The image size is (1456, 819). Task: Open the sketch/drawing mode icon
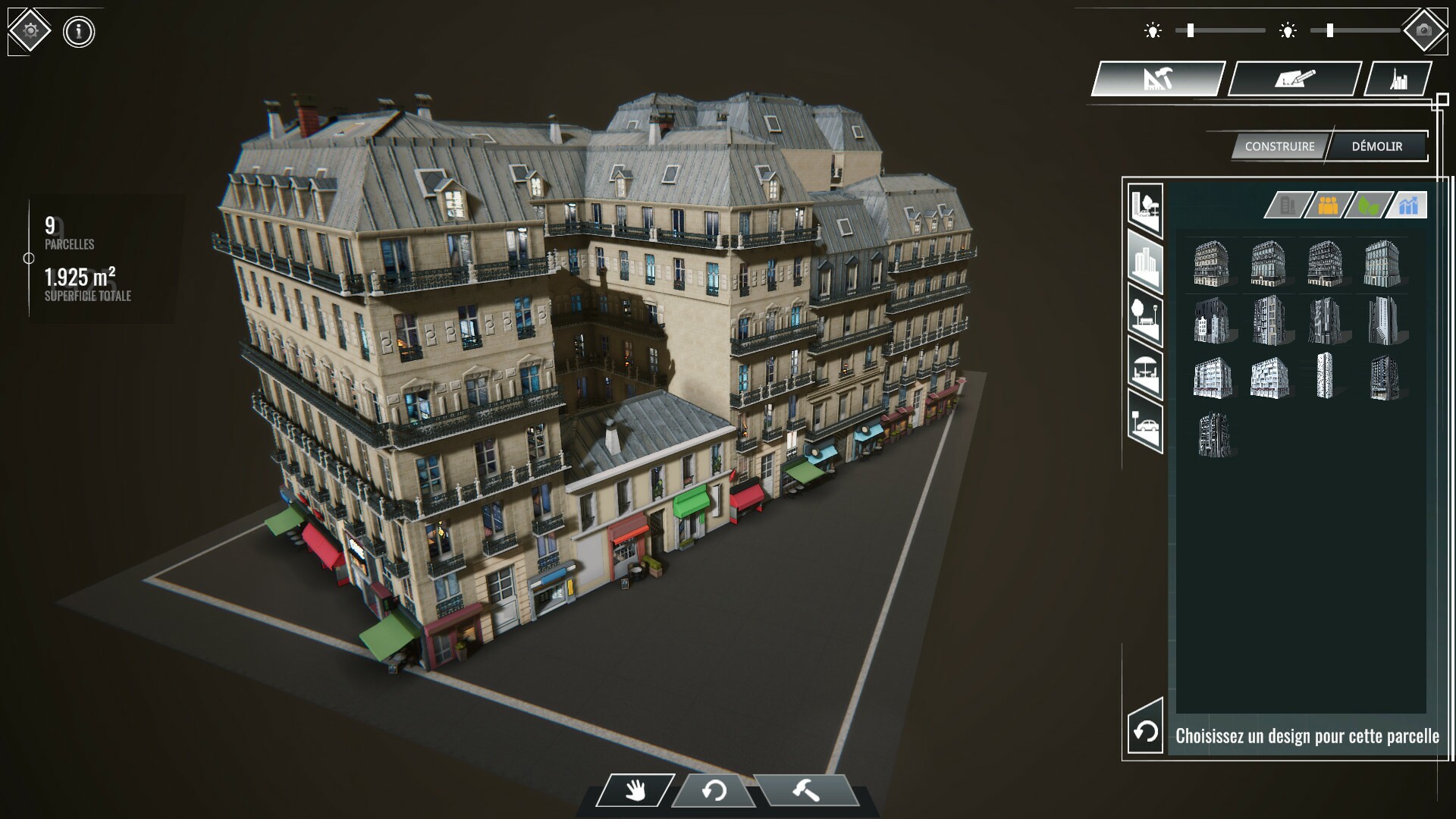pyautogui.click(x=1295, y=78)
